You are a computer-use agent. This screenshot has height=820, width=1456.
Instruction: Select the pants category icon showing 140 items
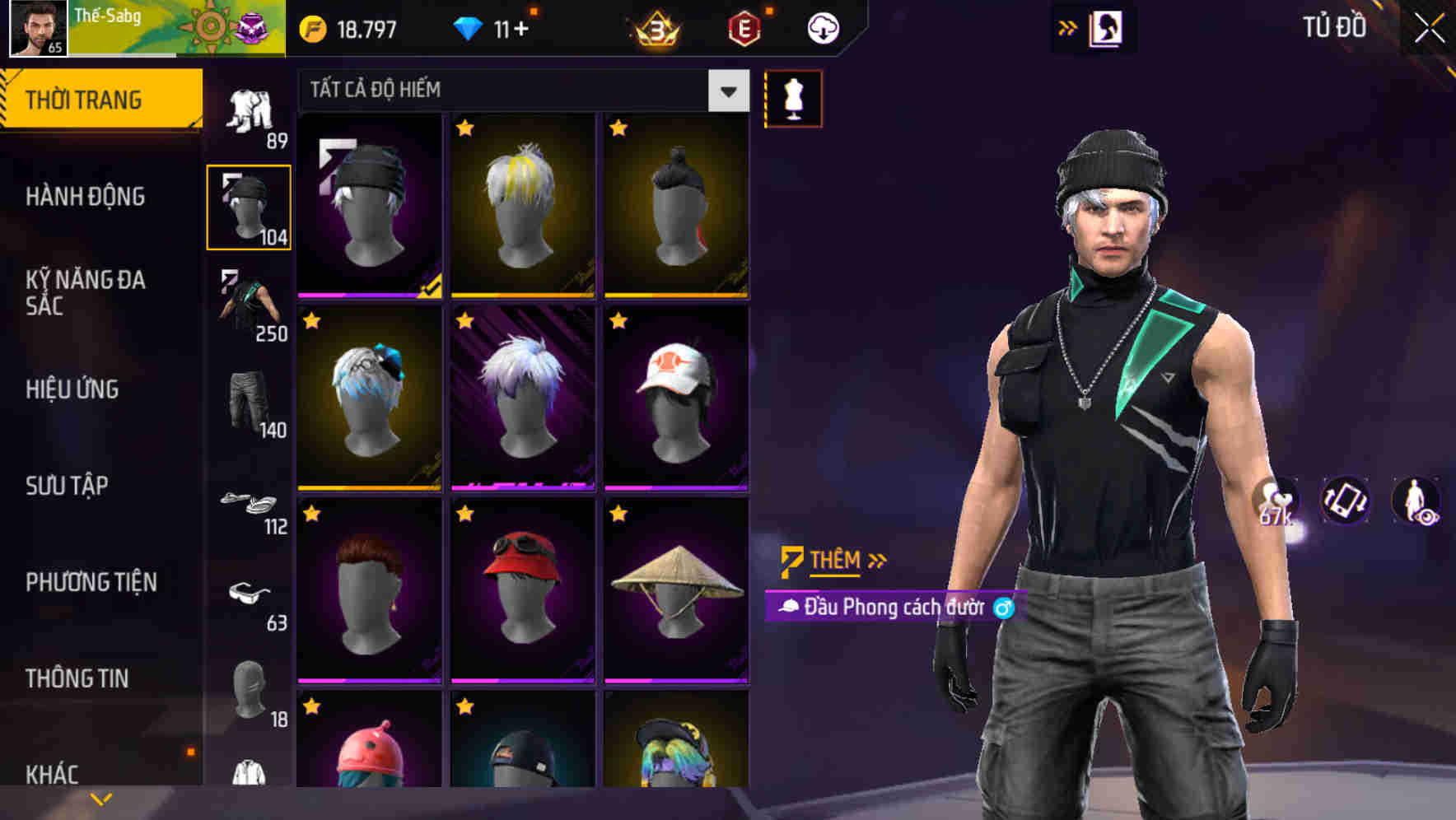tap(250, 403)
